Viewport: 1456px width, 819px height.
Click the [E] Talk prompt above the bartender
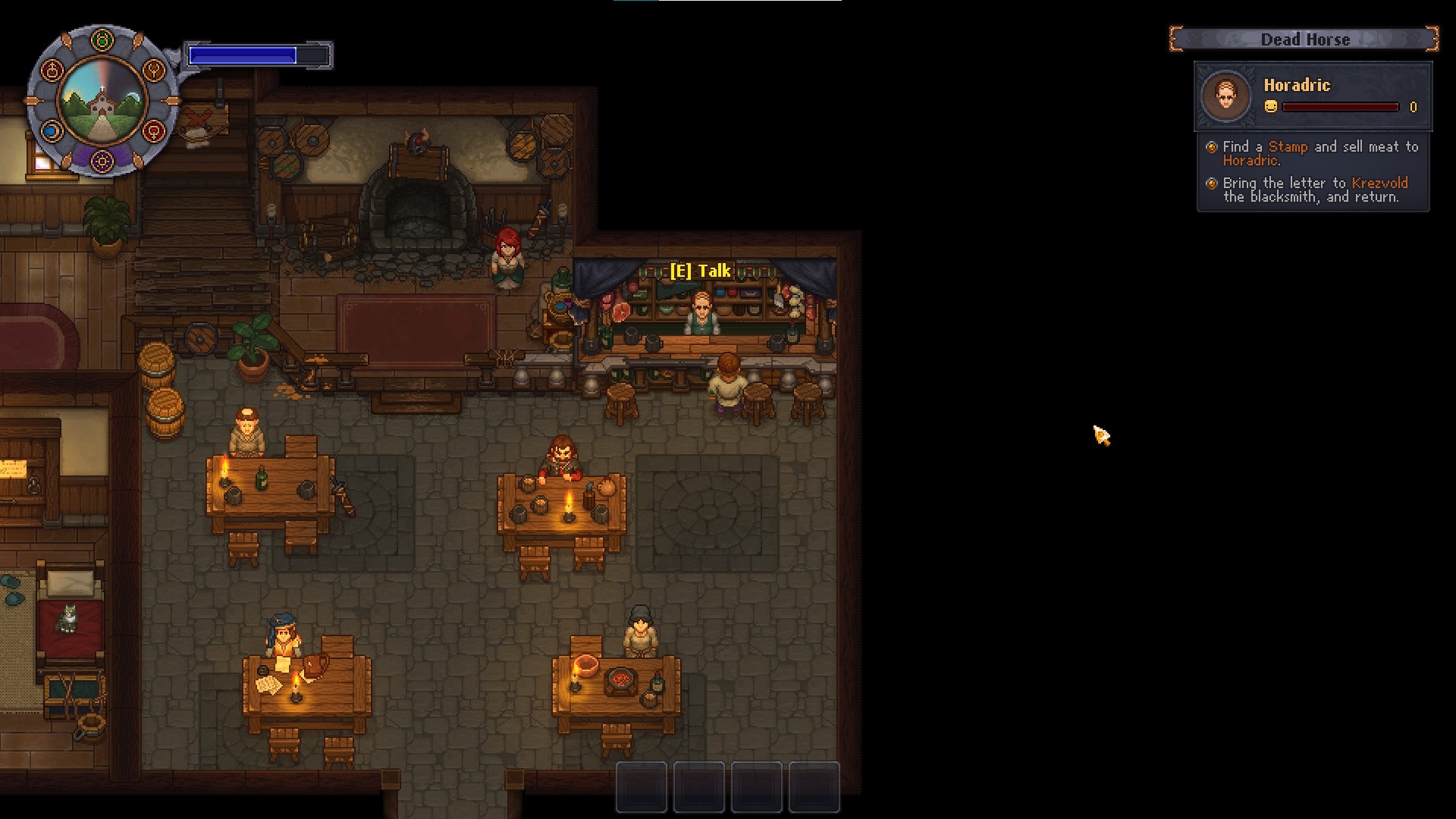click(701, 270)
